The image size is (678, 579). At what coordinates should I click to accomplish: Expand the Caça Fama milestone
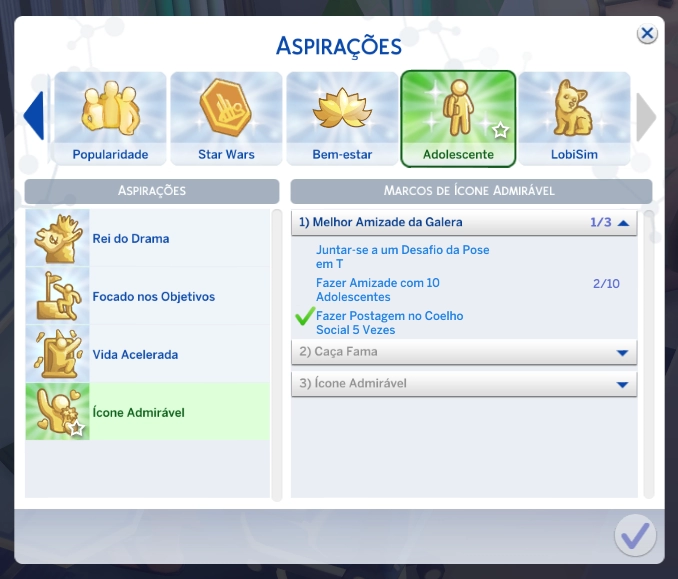[622, 352]
